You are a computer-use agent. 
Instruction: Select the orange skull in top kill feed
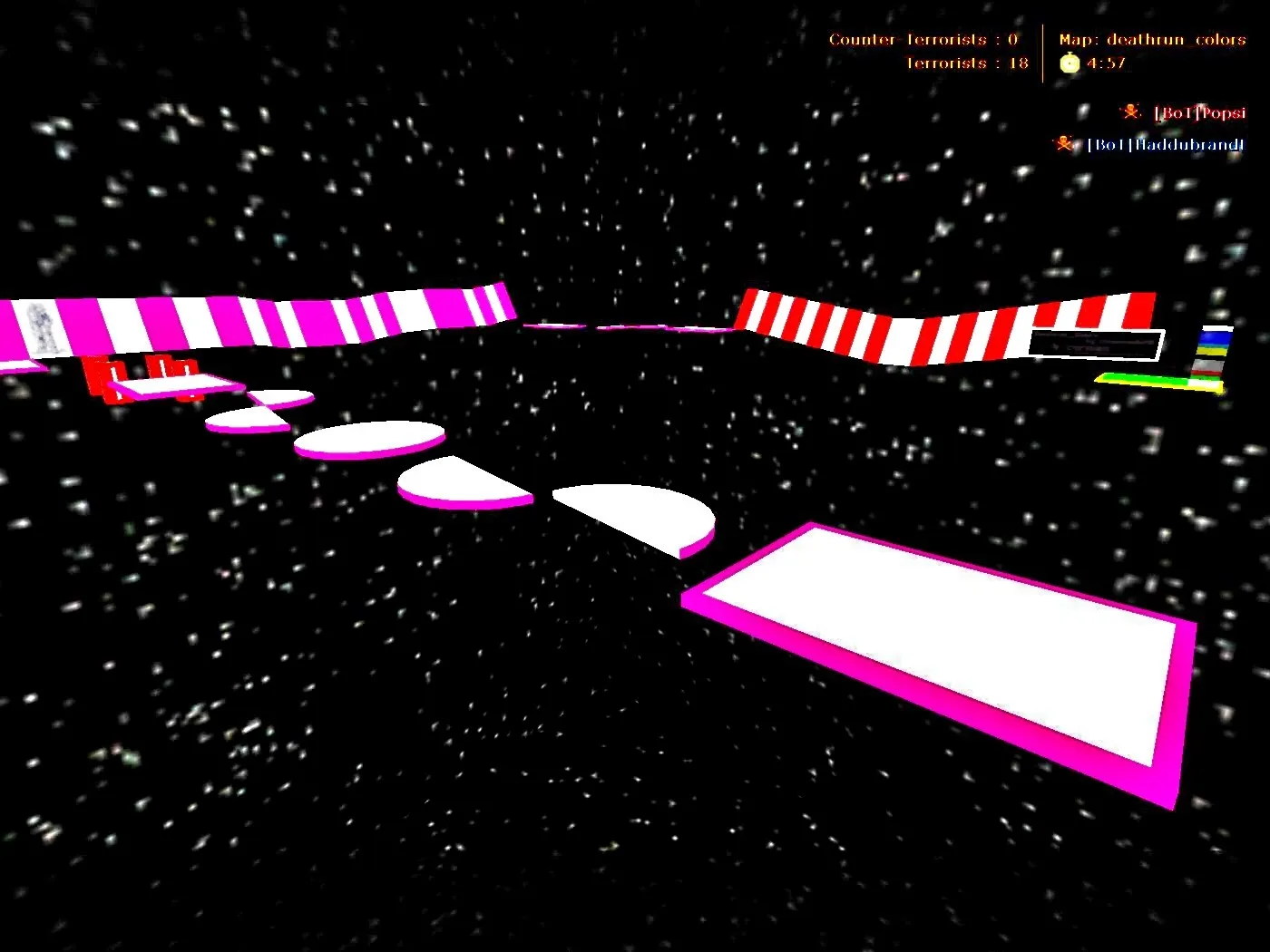tap(1129, 111)
